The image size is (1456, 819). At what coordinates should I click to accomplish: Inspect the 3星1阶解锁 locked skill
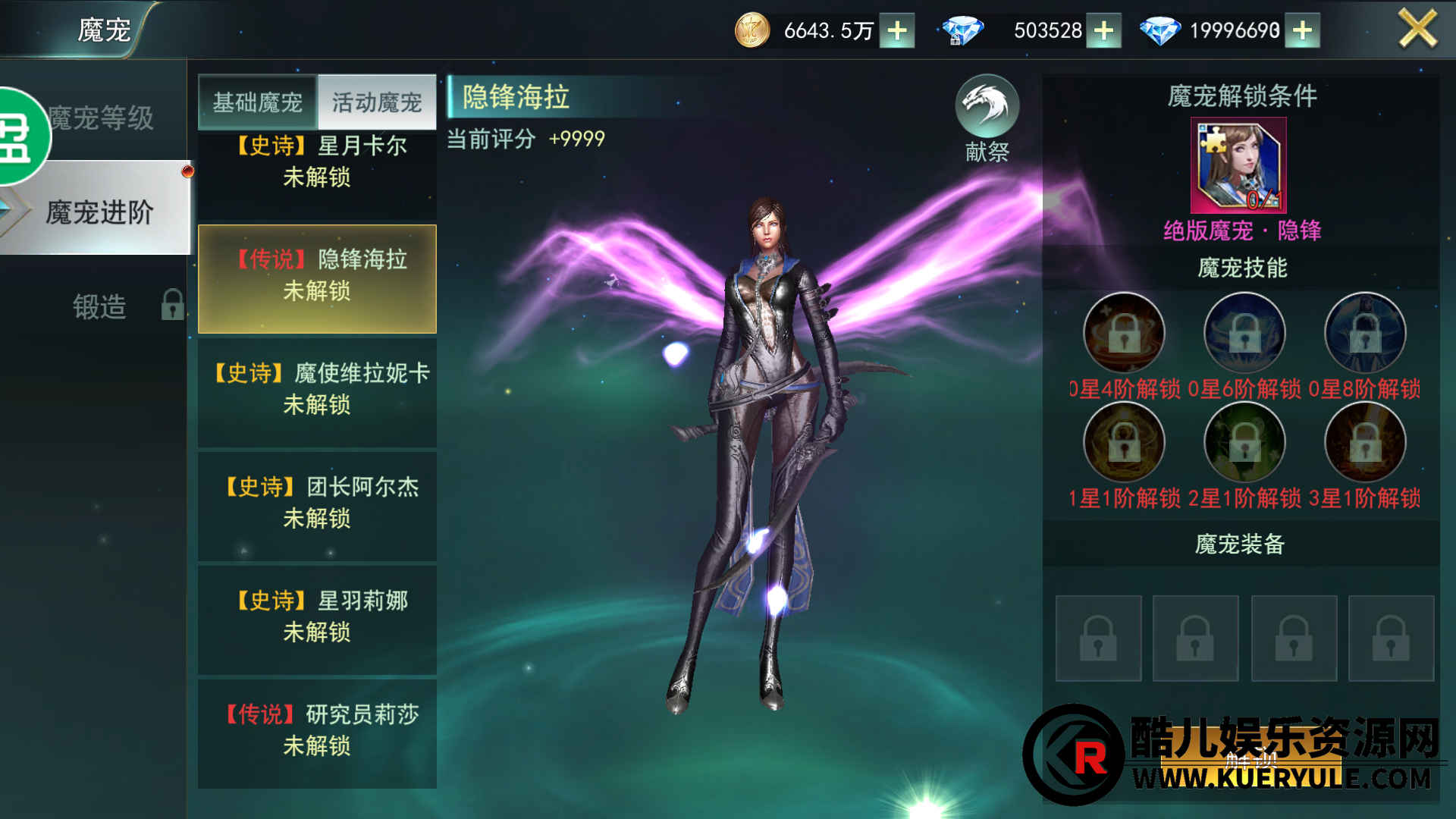[1365, 443]
